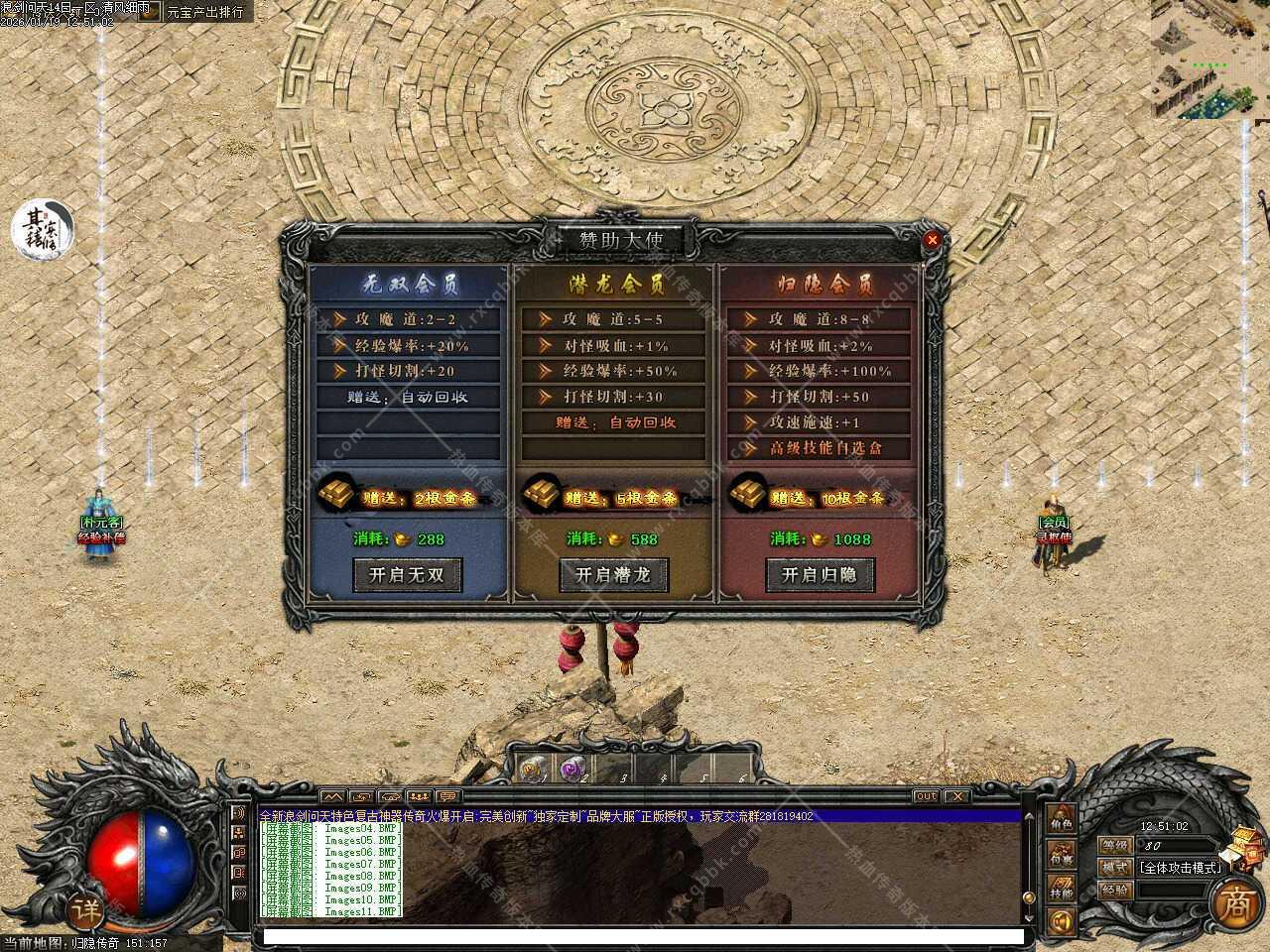1270x952 pixels.
Task: Activate 开启无双 membership button
Action: 407,575
